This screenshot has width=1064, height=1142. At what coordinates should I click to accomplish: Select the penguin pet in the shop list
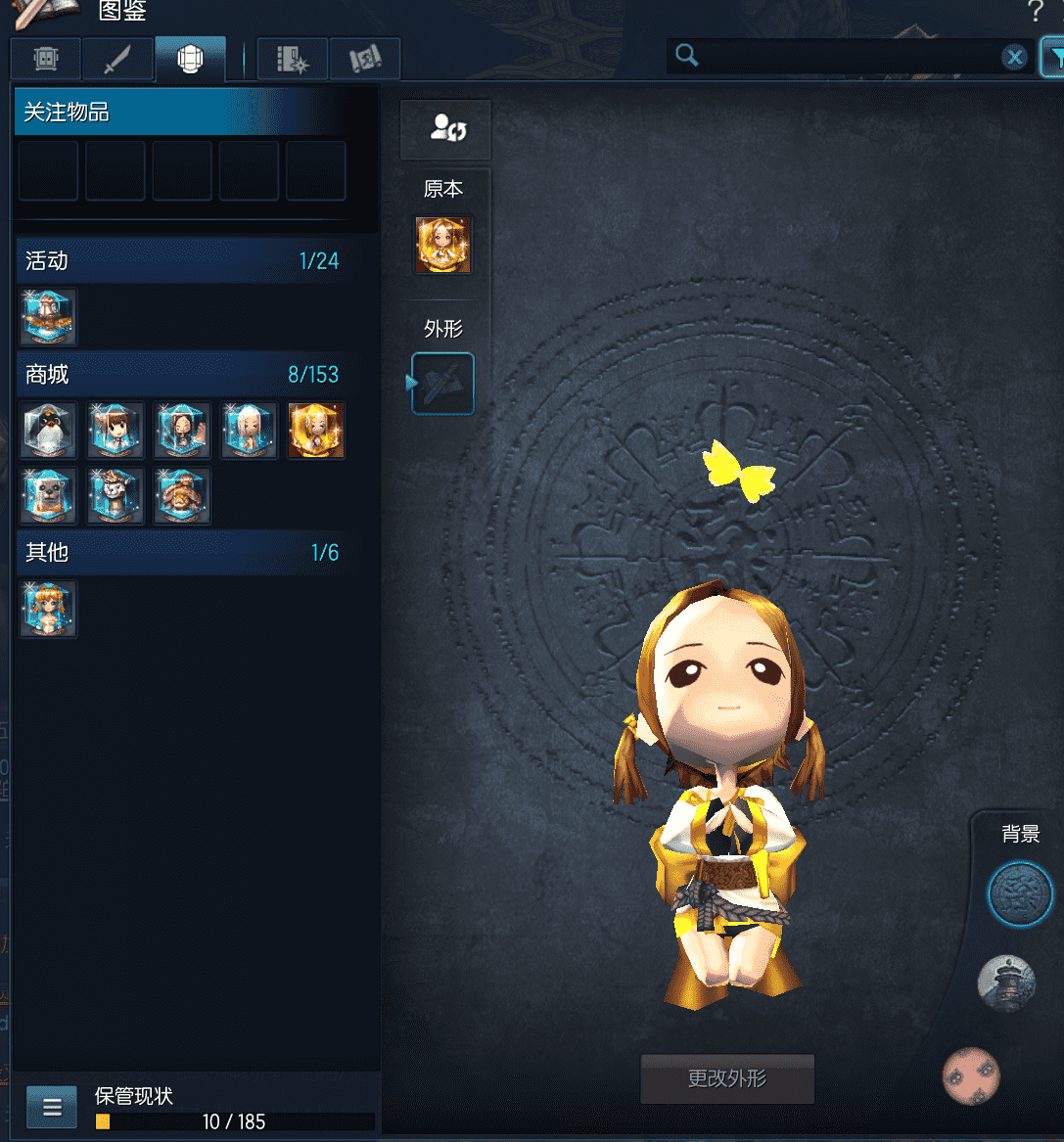point(49,431)
